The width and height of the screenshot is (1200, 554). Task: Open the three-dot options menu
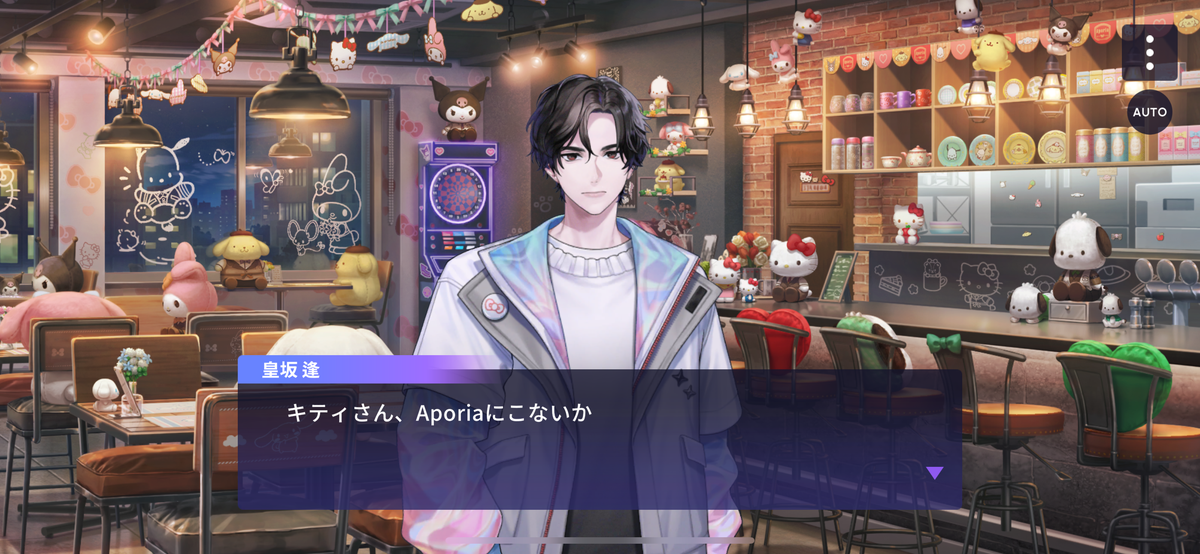(x=1149, y=52)
